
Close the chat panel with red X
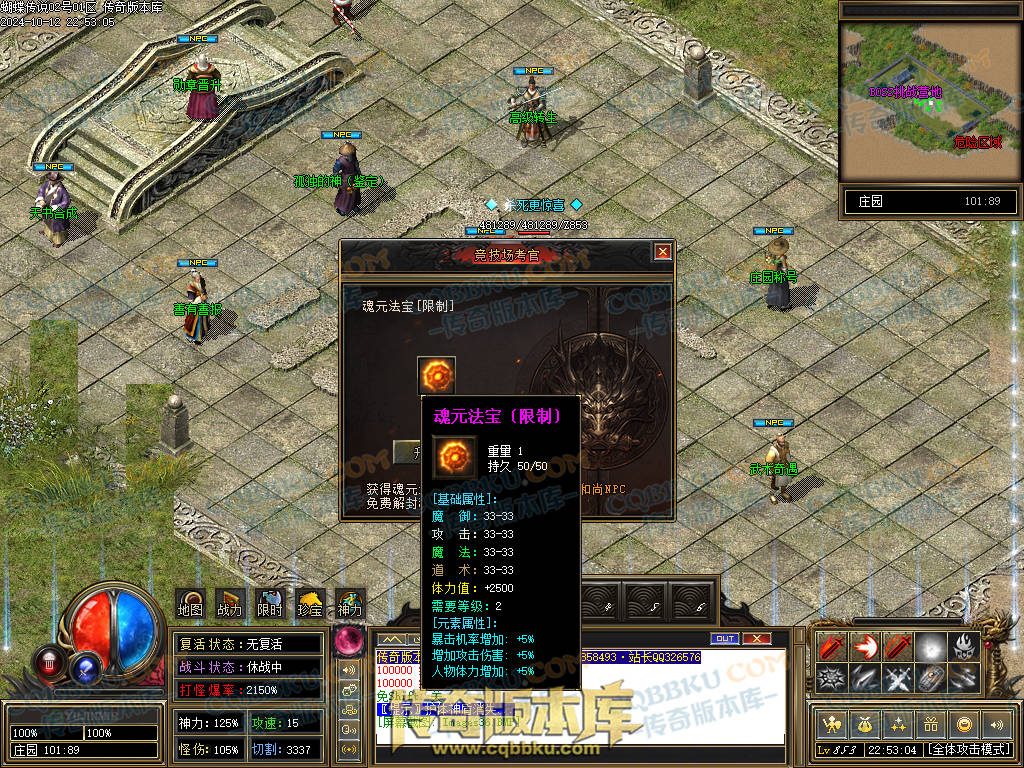click(757, 638)
